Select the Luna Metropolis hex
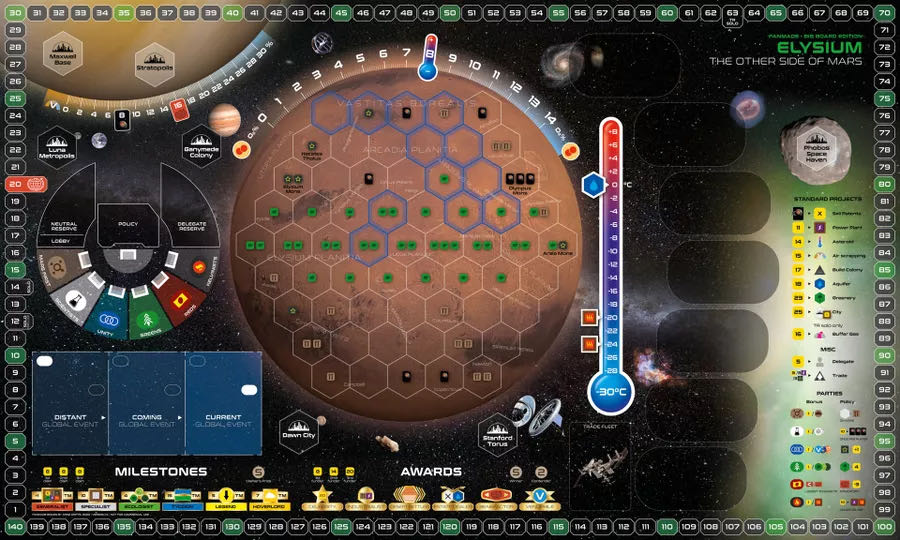This screenshot has width=900, height=540. [58, 148]
